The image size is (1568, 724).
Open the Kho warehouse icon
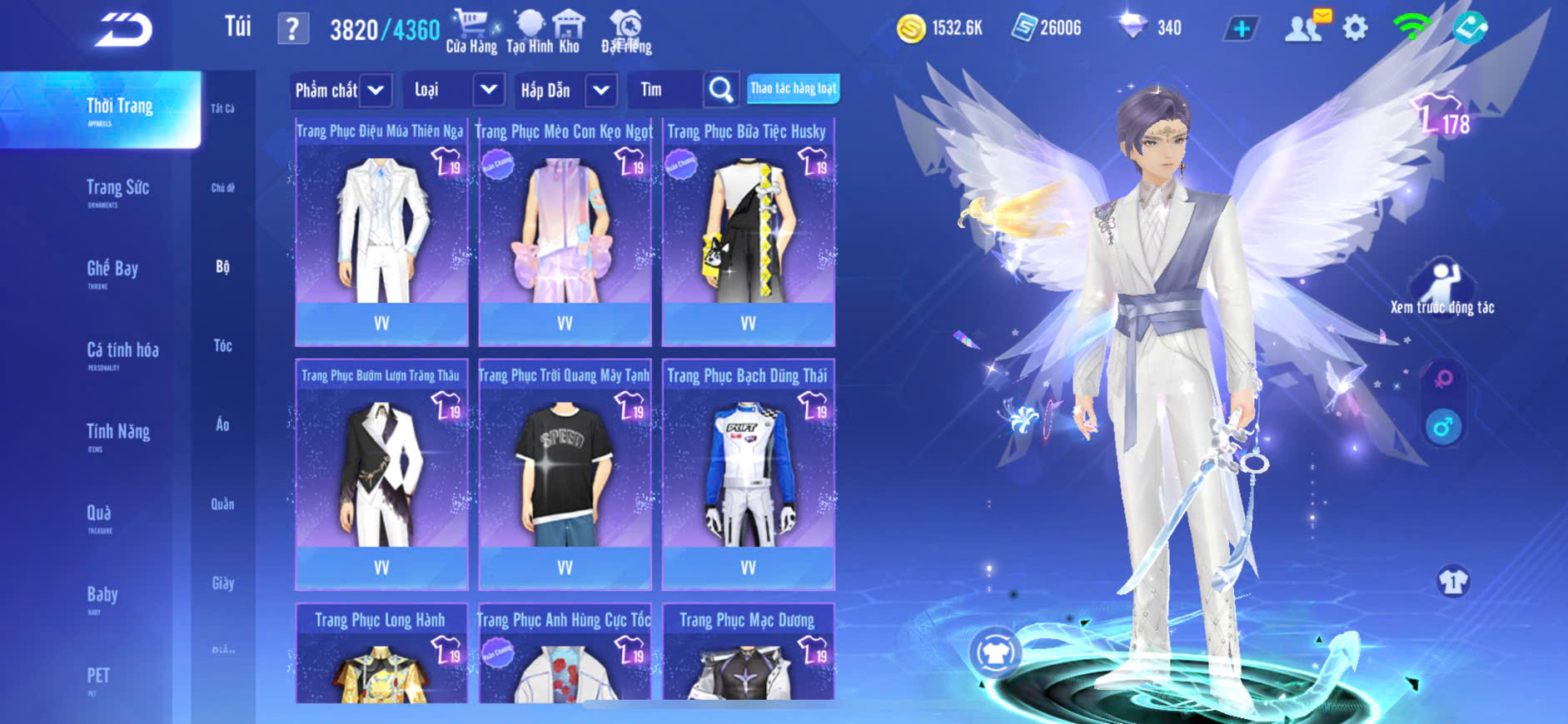tap(569, 32)
